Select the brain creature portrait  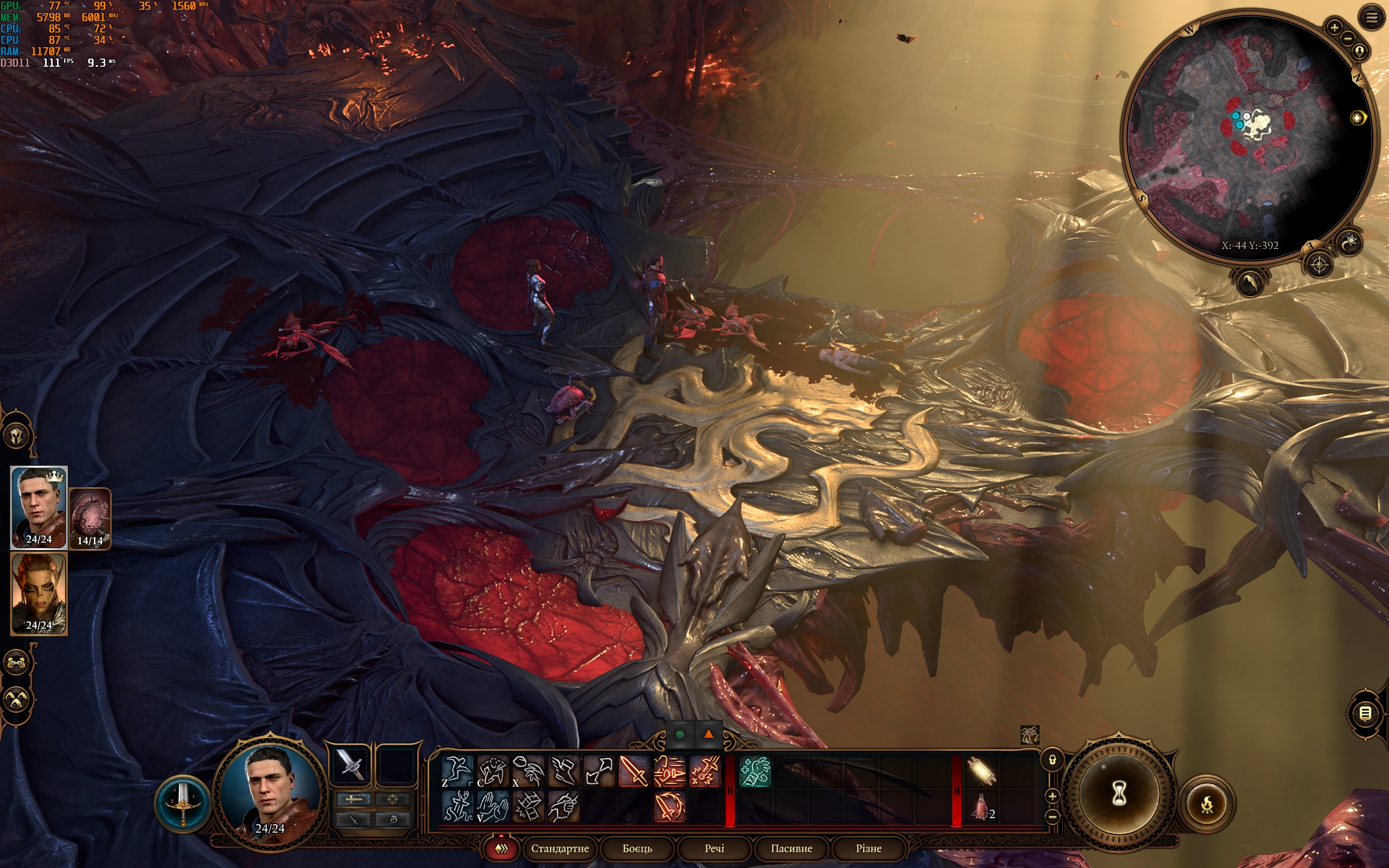pyautogui.click(x=90, y=517)
